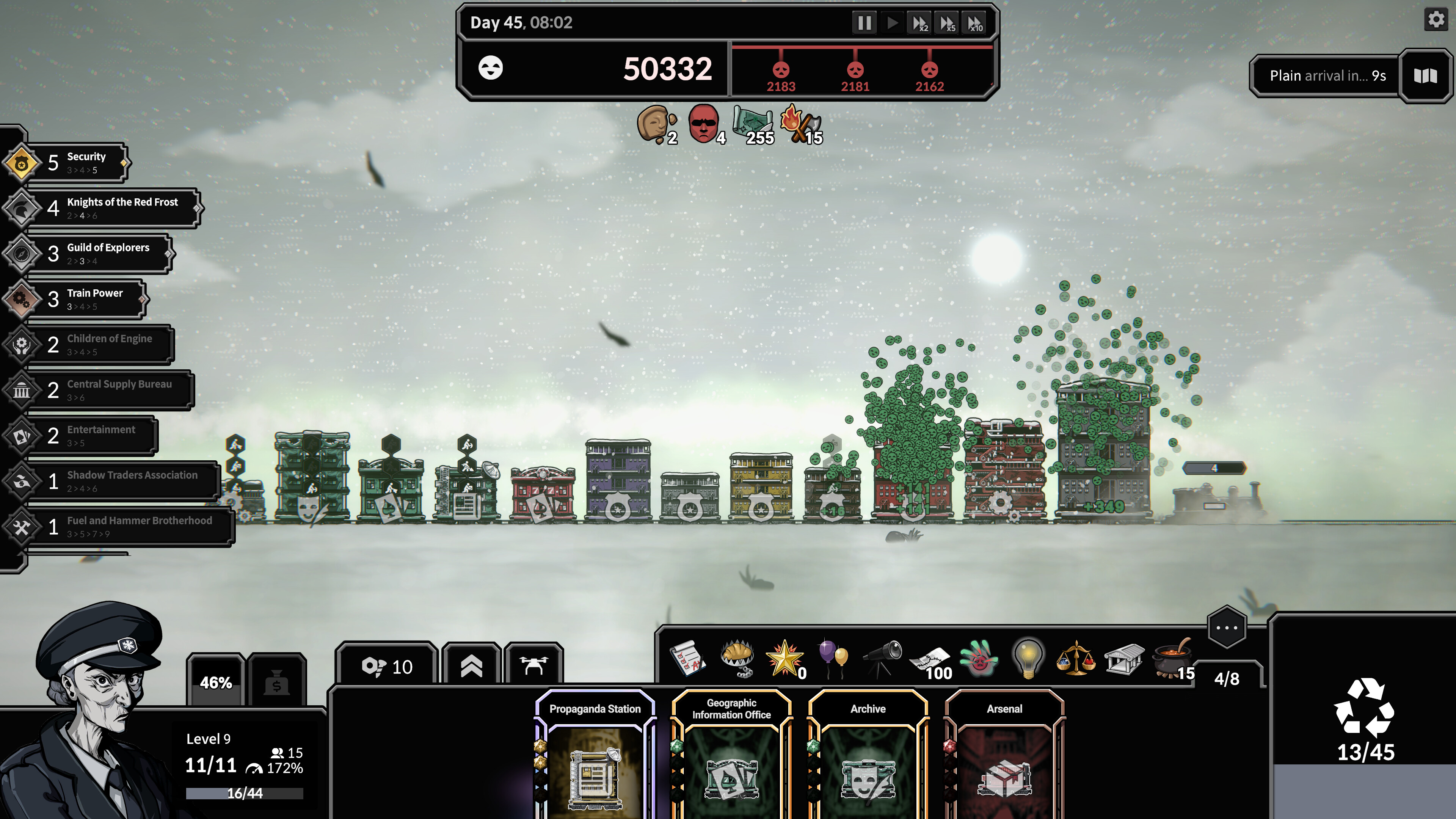Image resolution: width=1456 pixels, height=819 pixels.
Task: Open the three-dots more options button
Action: tap(1226, 628)
